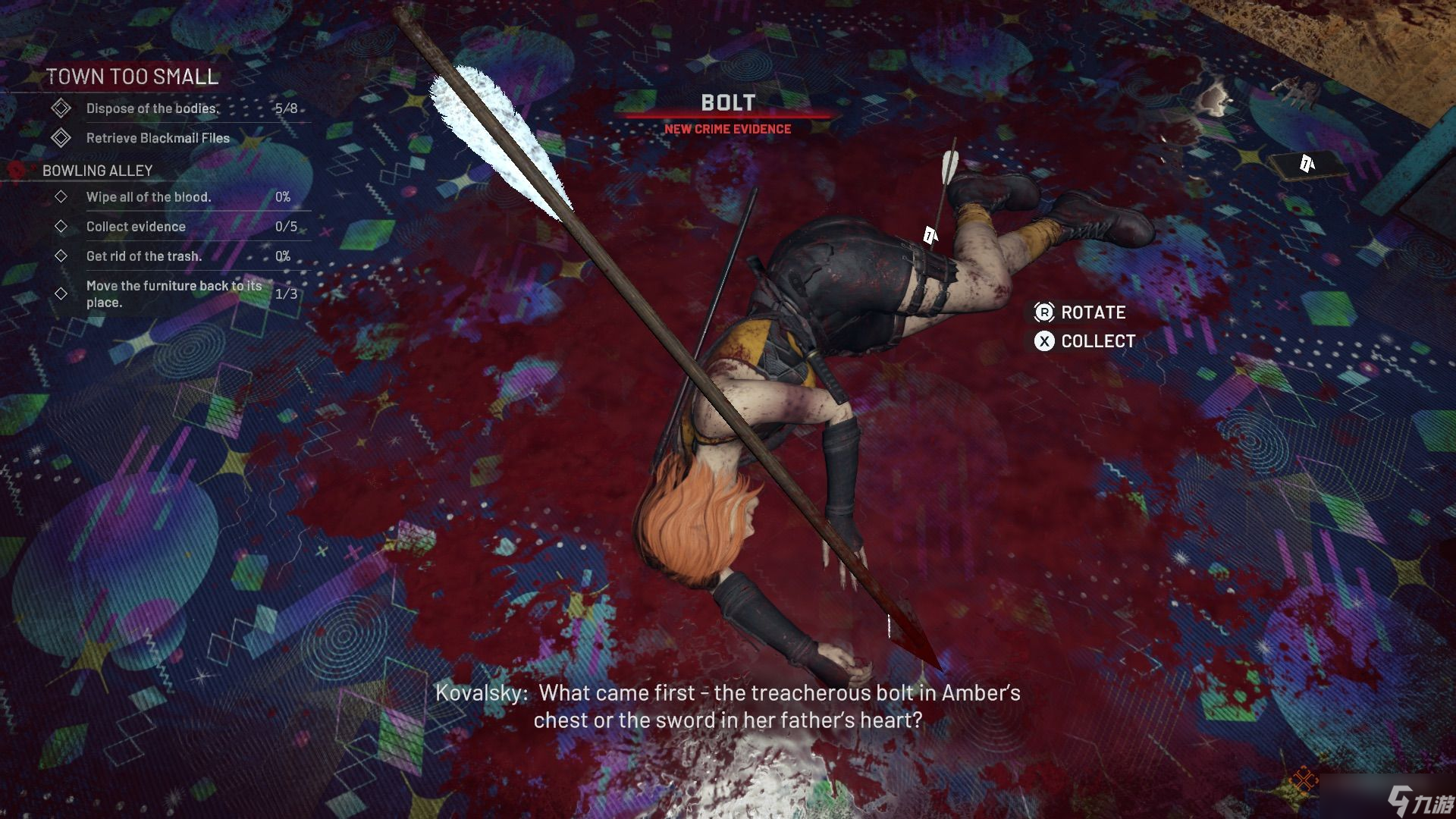
Task: Highlight the Collect evidence task row
Action: (136, 227)
